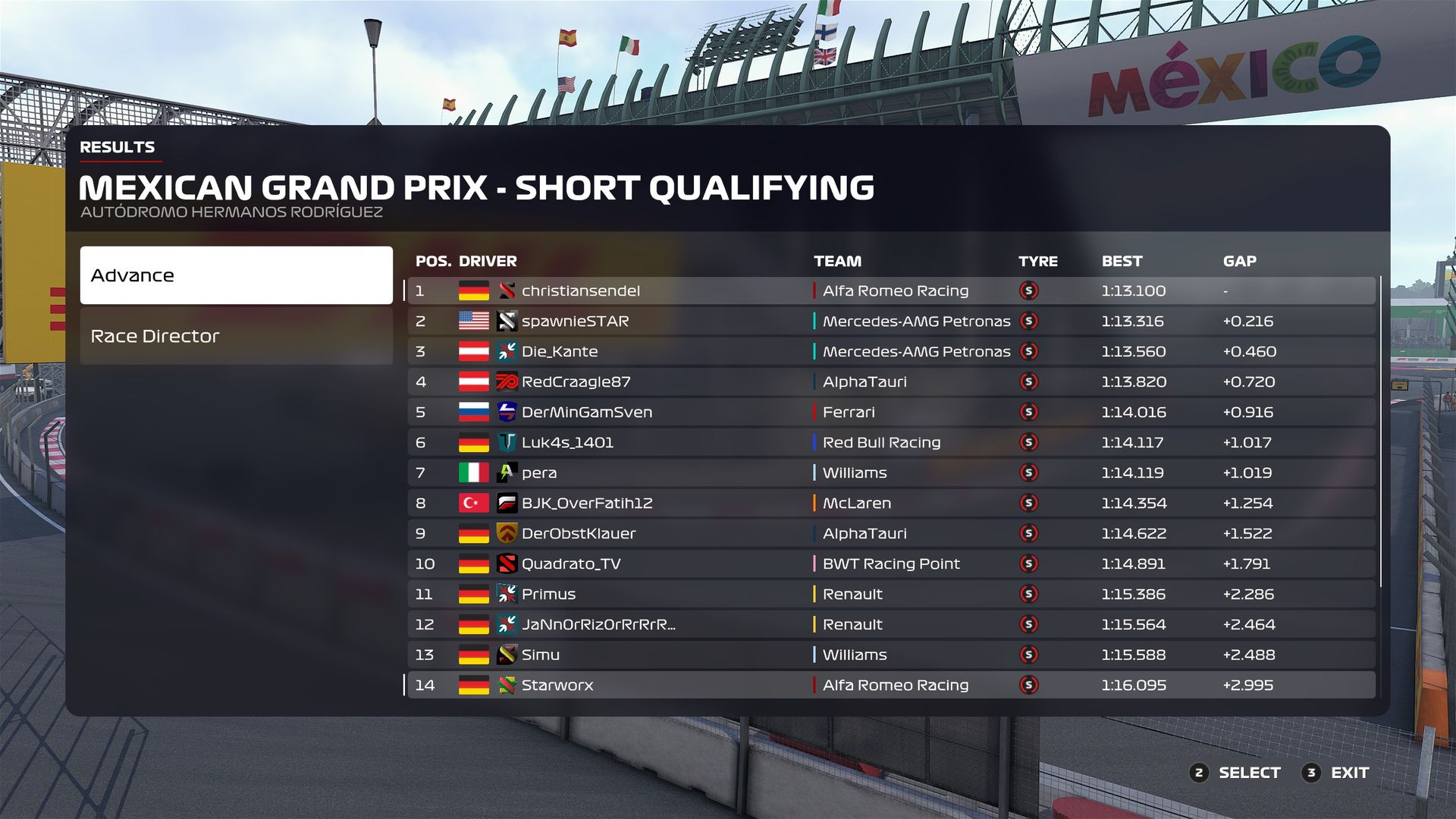Viewport: 1456px width, 819px height.
Task: Select christiansendel's result row
Action: coord(891,290)
